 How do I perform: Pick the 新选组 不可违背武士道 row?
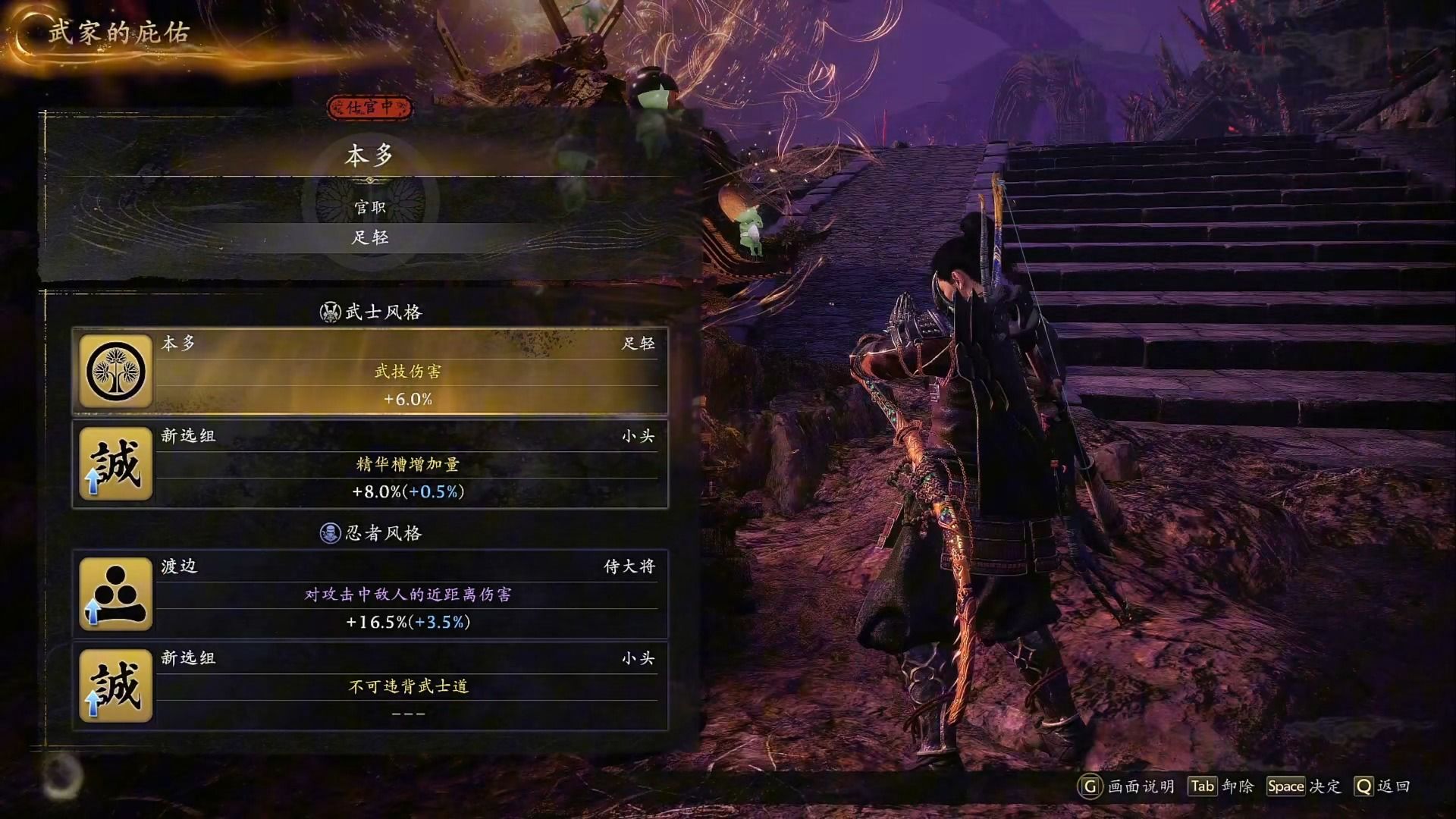point(370,686)
